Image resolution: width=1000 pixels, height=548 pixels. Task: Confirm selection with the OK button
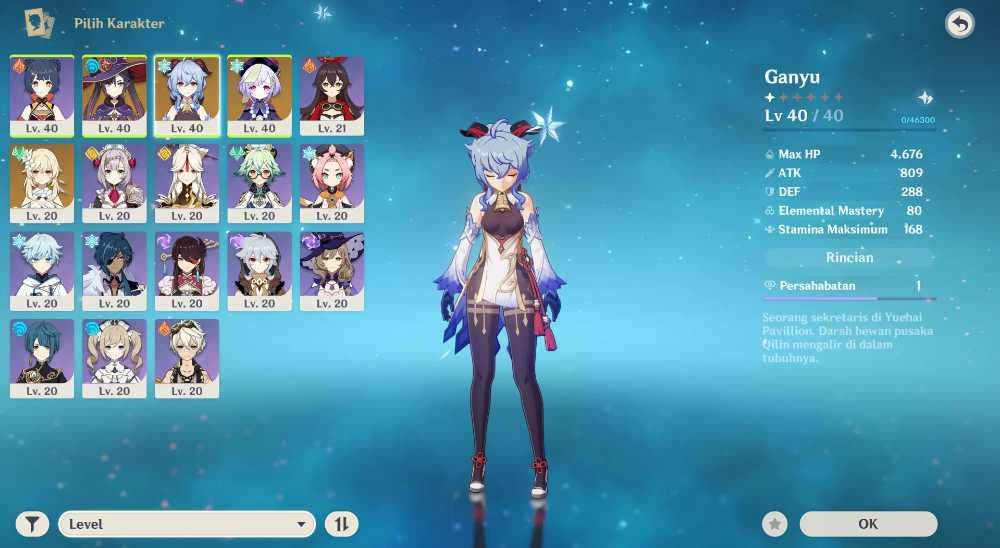click(x=868, y=524)
